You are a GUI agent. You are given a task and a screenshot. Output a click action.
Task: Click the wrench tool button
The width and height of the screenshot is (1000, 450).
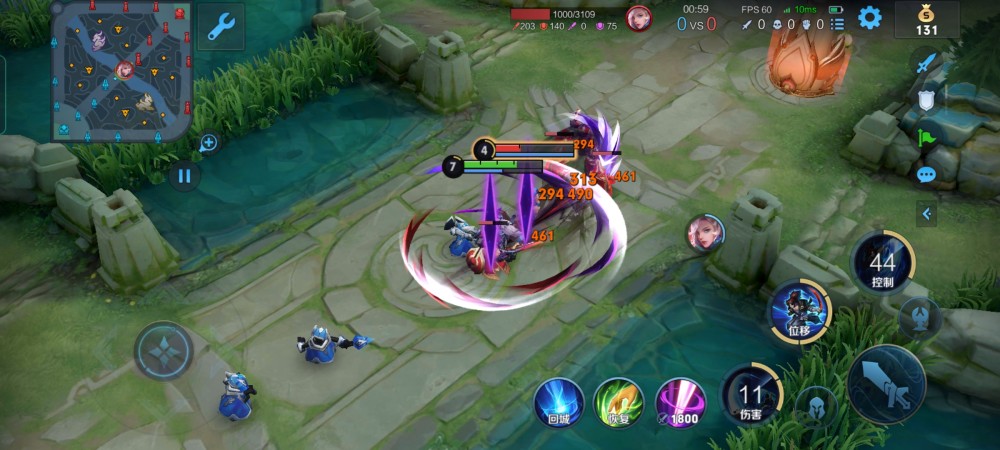pyautogui.click(x=221, y=26)
